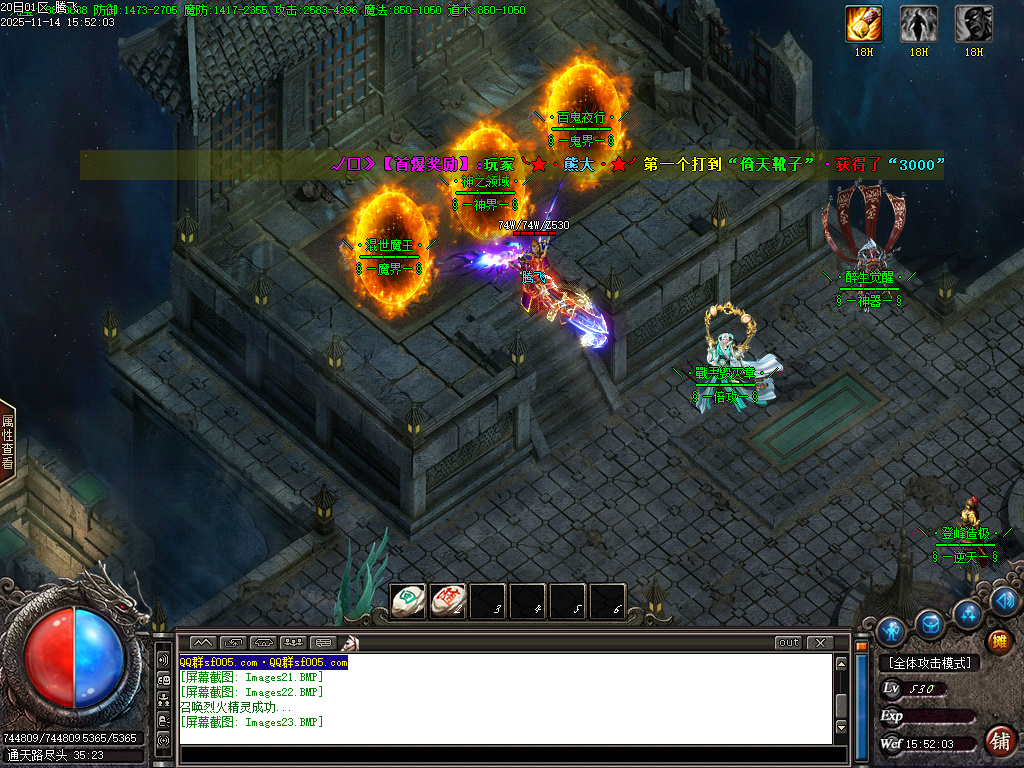
Task: Toggle the sound speaker icon
Action: [x=1005, y=600]
